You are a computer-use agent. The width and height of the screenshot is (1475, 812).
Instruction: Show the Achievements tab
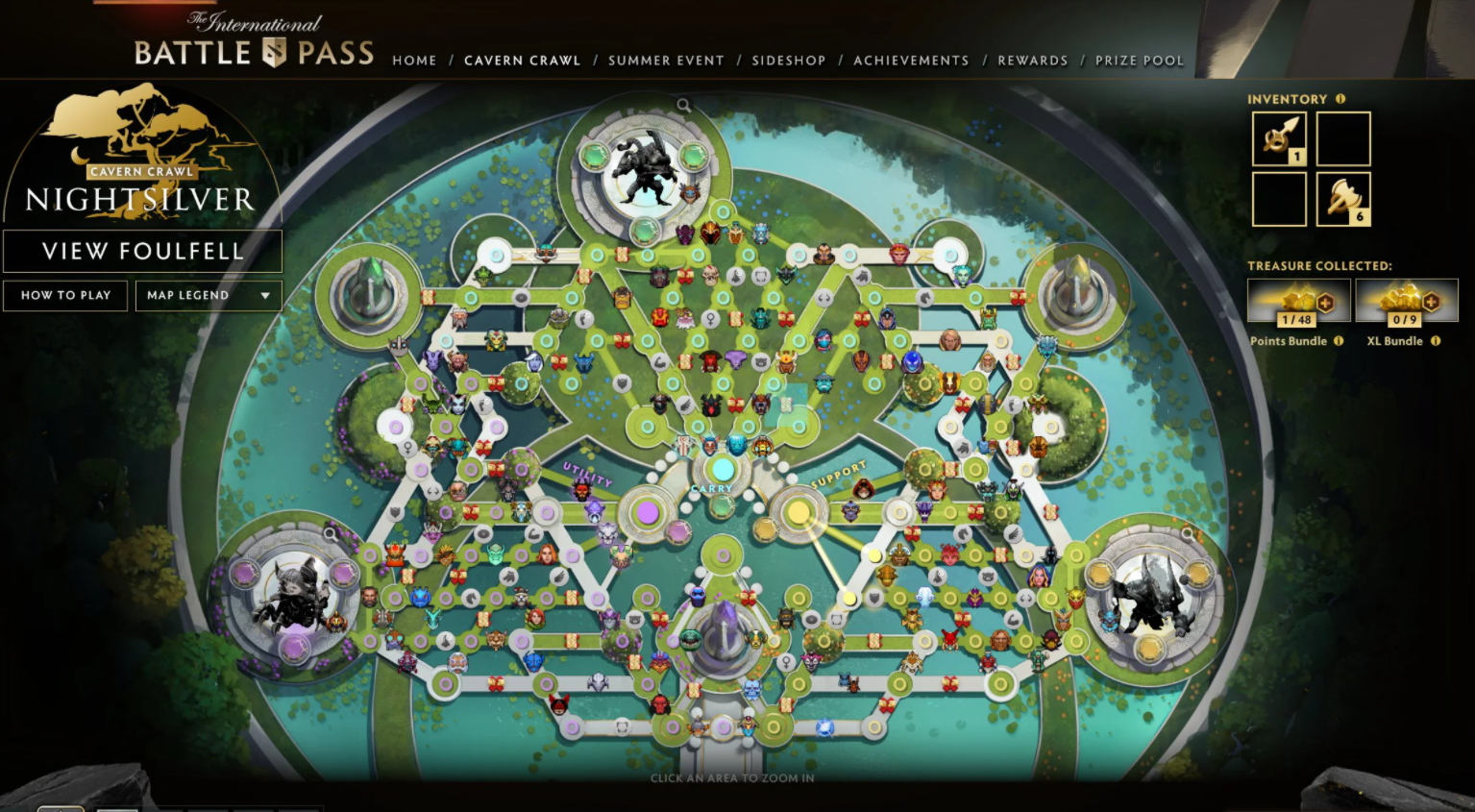point(911,61)
